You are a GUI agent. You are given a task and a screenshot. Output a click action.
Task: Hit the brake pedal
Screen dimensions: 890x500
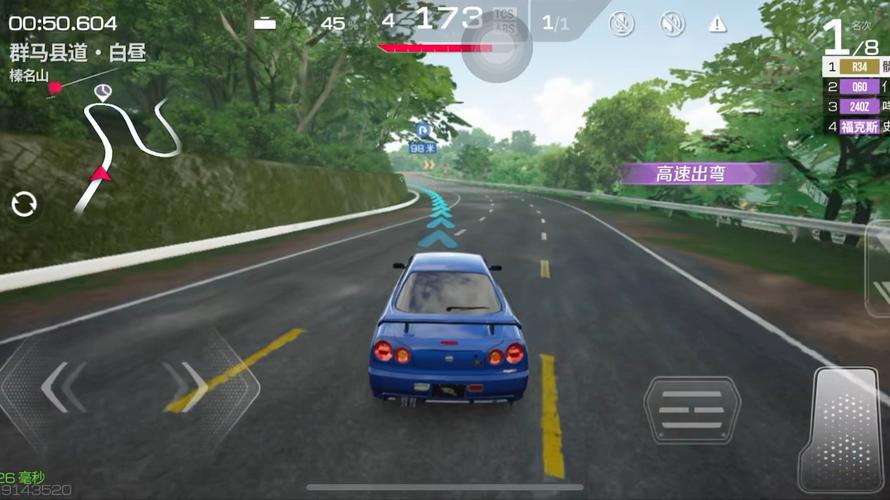pyautogui.click(x=692, y=409)
